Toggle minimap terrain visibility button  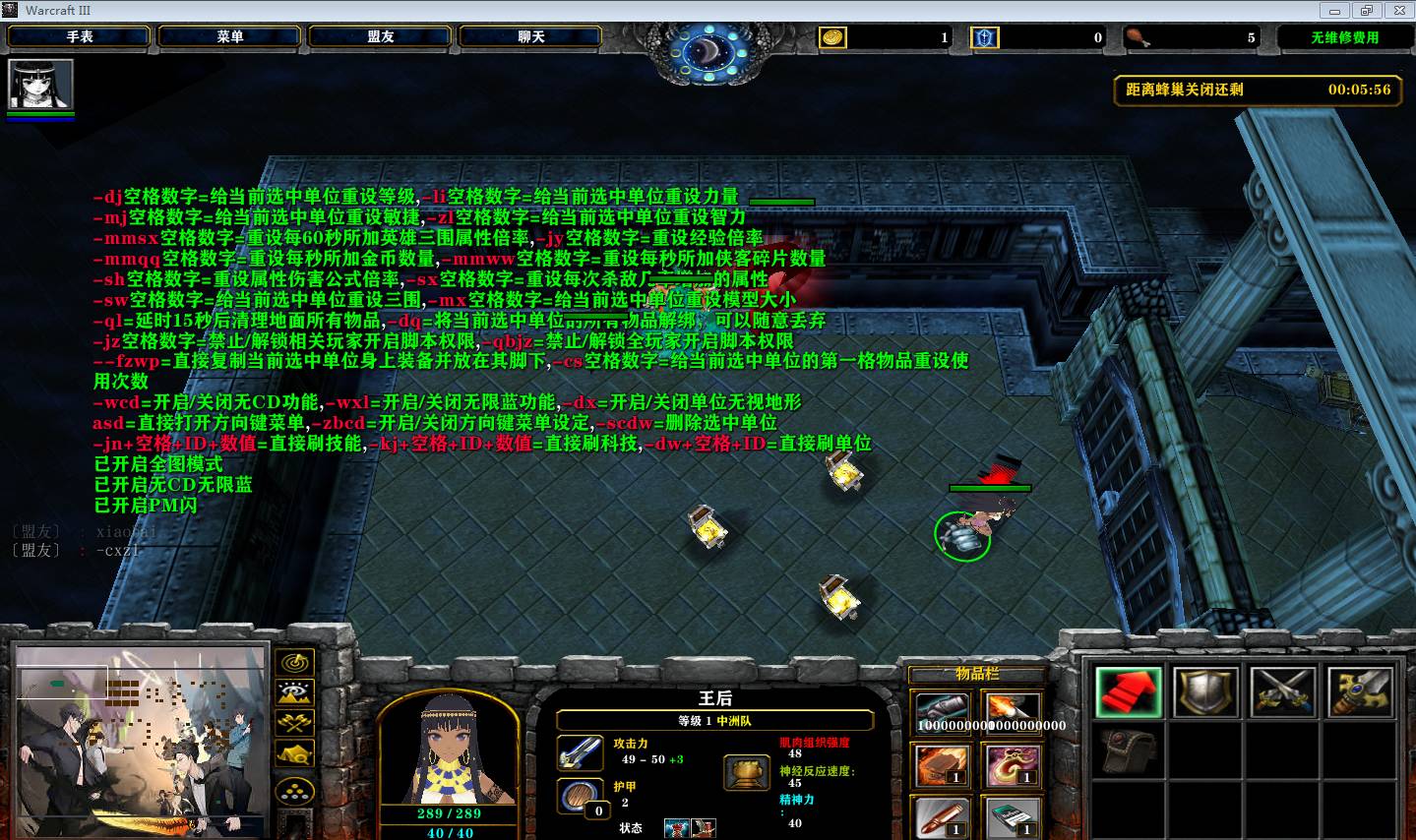[295, 692]
